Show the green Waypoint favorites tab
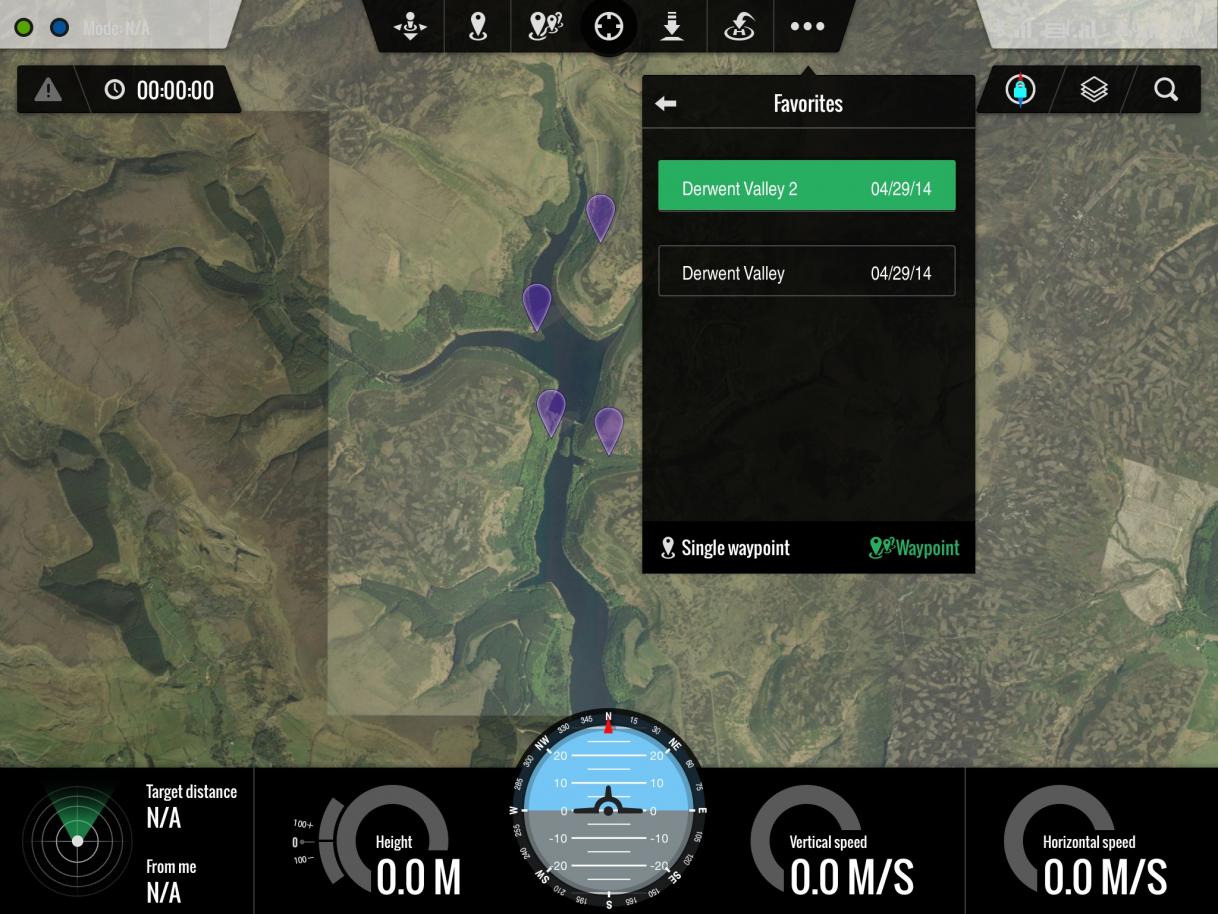 click(914, 548)
